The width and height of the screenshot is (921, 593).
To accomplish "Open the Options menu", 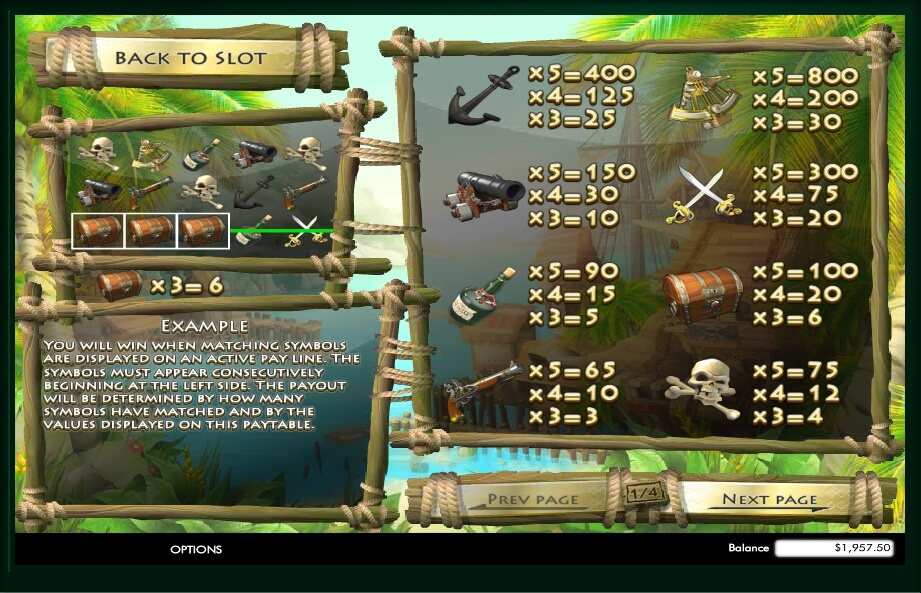I will click(x=196, y=549).
